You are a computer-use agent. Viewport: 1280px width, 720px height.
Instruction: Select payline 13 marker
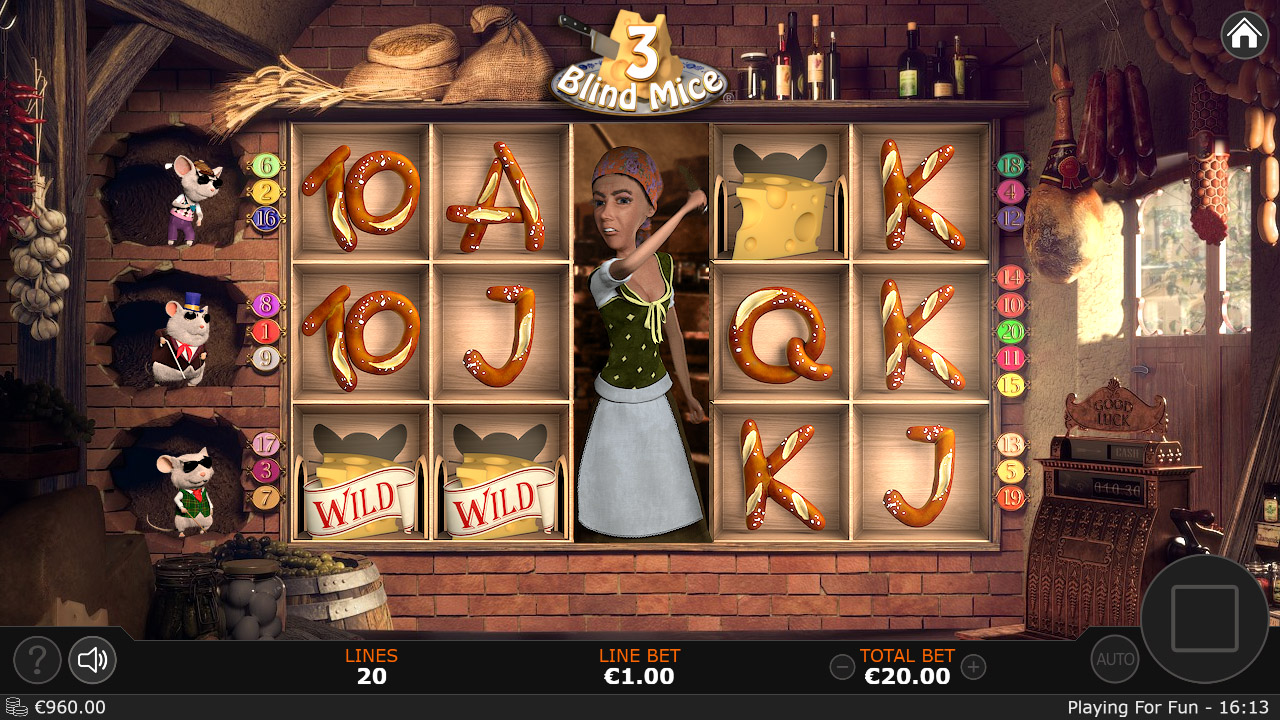pos(1011,445)
